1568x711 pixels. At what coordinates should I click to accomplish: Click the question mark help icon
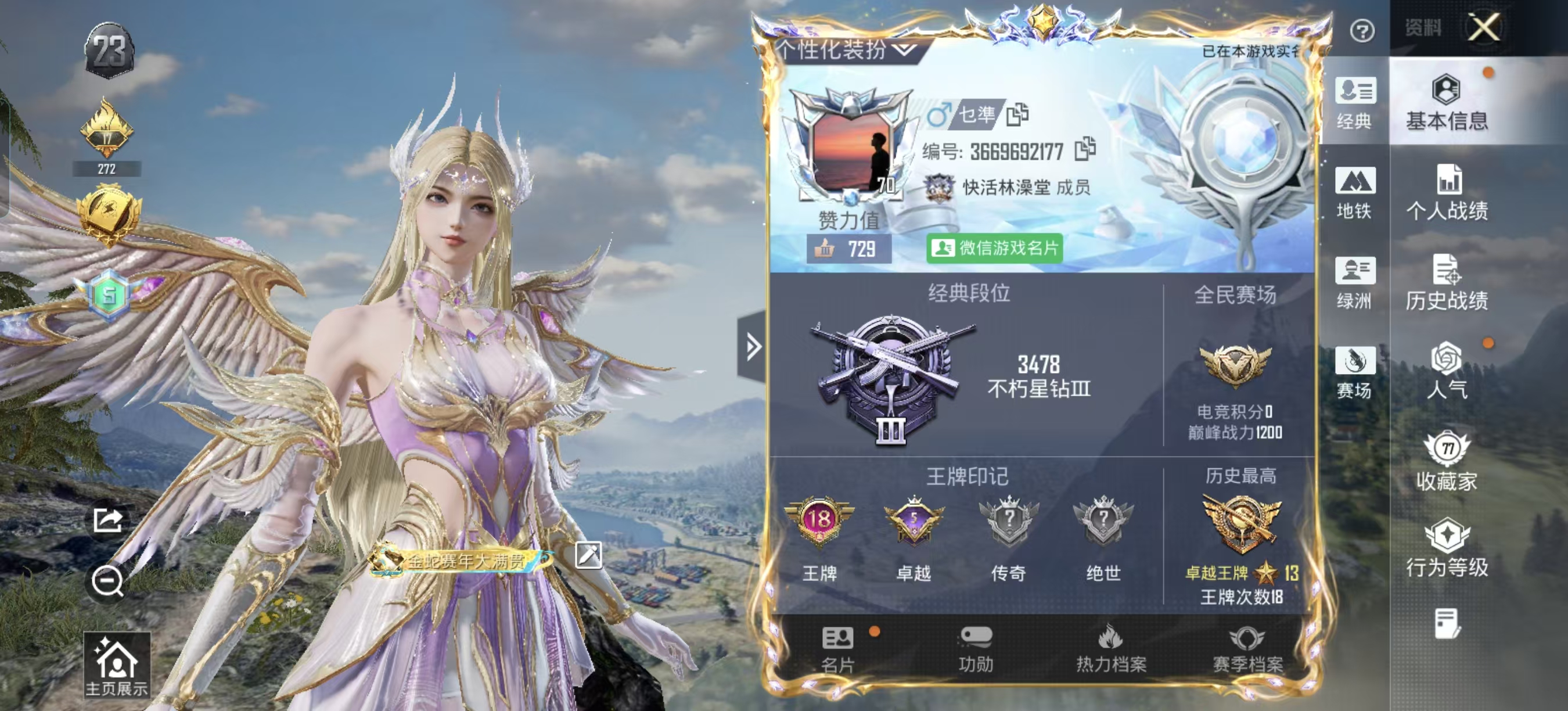click(1362, 30)
